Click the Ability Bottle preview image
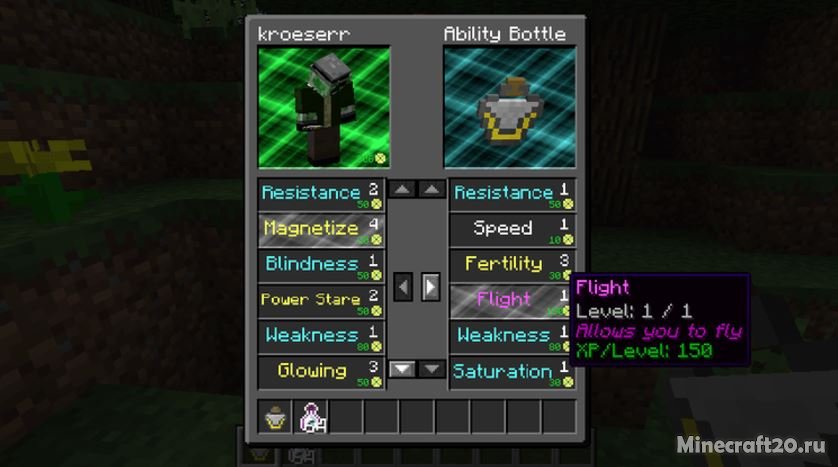Viewport: 838px width, 467px height. (510, 107)
